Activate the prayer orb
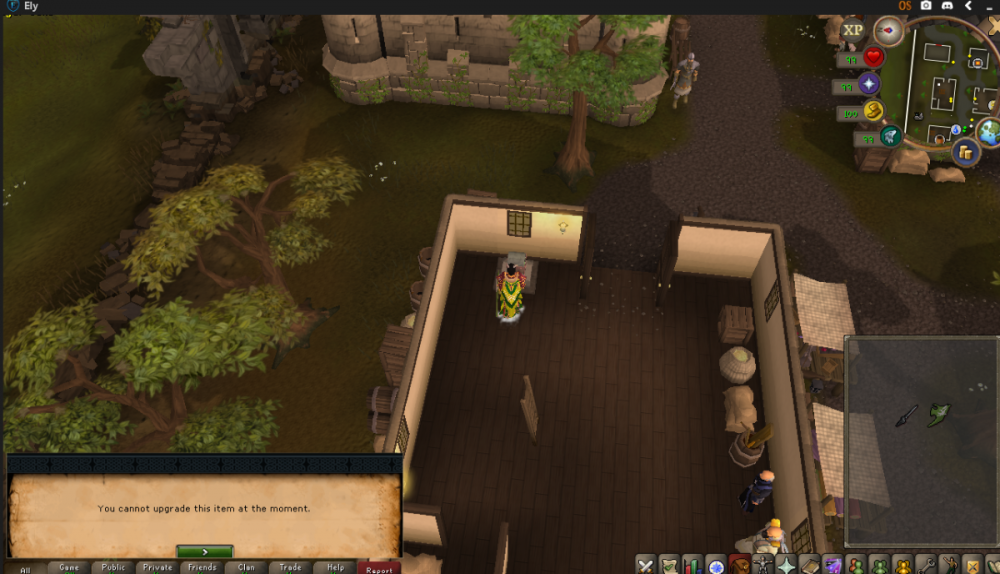Screen dimensions: 1000x574 pyautogui.click(x=867, y=85)
